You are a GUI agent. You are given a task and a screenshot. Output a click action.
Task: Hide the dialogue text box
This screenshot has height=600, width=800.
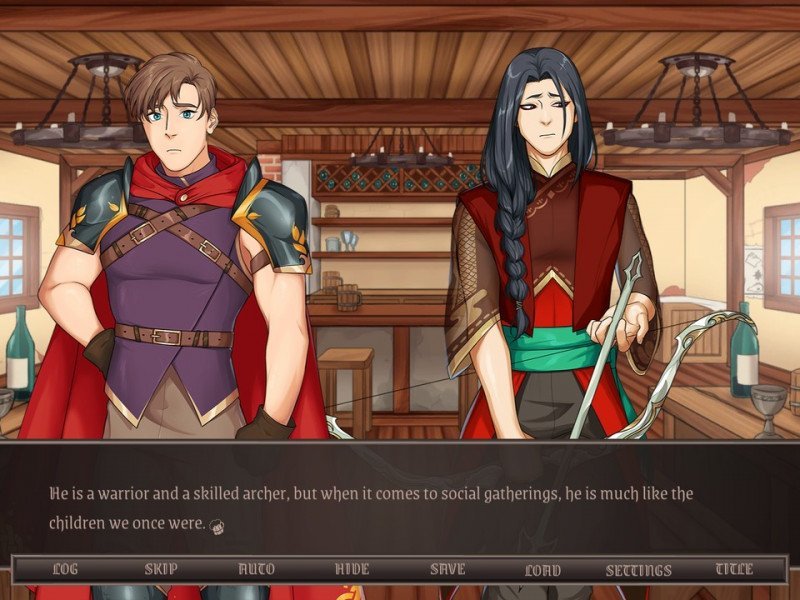click(352, 569)
